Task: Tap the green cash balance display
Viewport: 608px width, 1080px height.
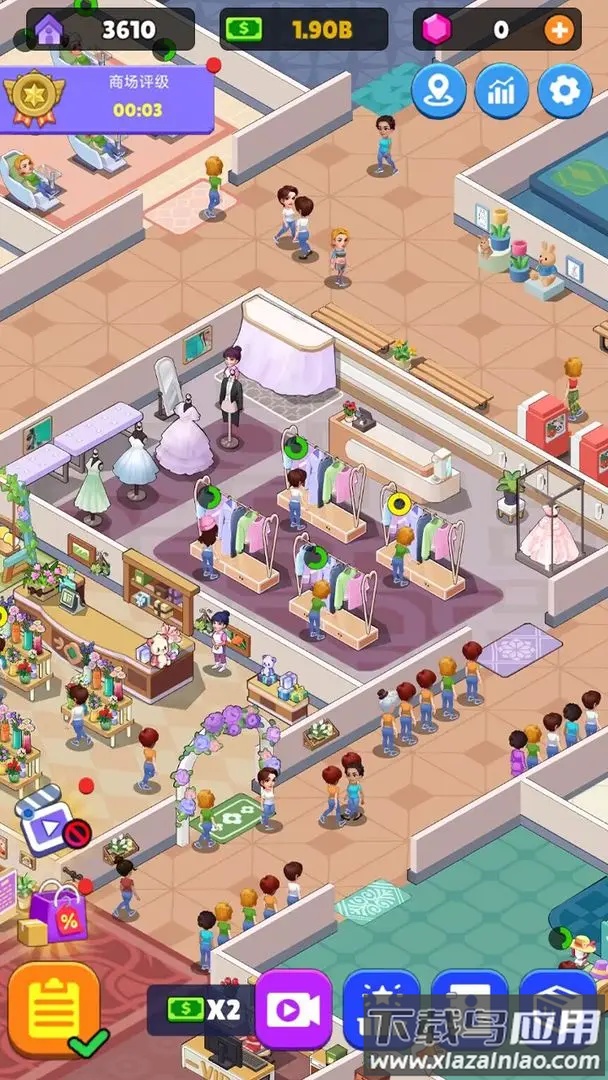Action: 302,30
